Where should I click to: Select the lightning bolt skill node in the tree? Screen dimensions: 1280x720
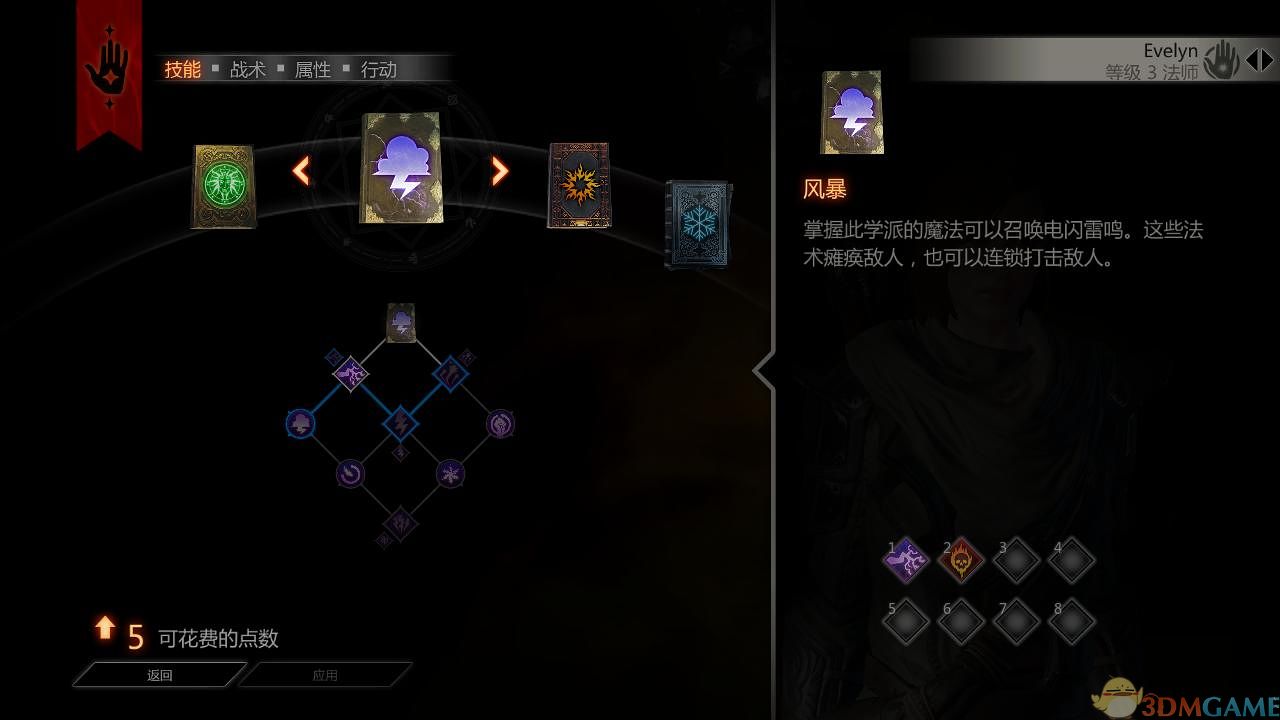399,425
